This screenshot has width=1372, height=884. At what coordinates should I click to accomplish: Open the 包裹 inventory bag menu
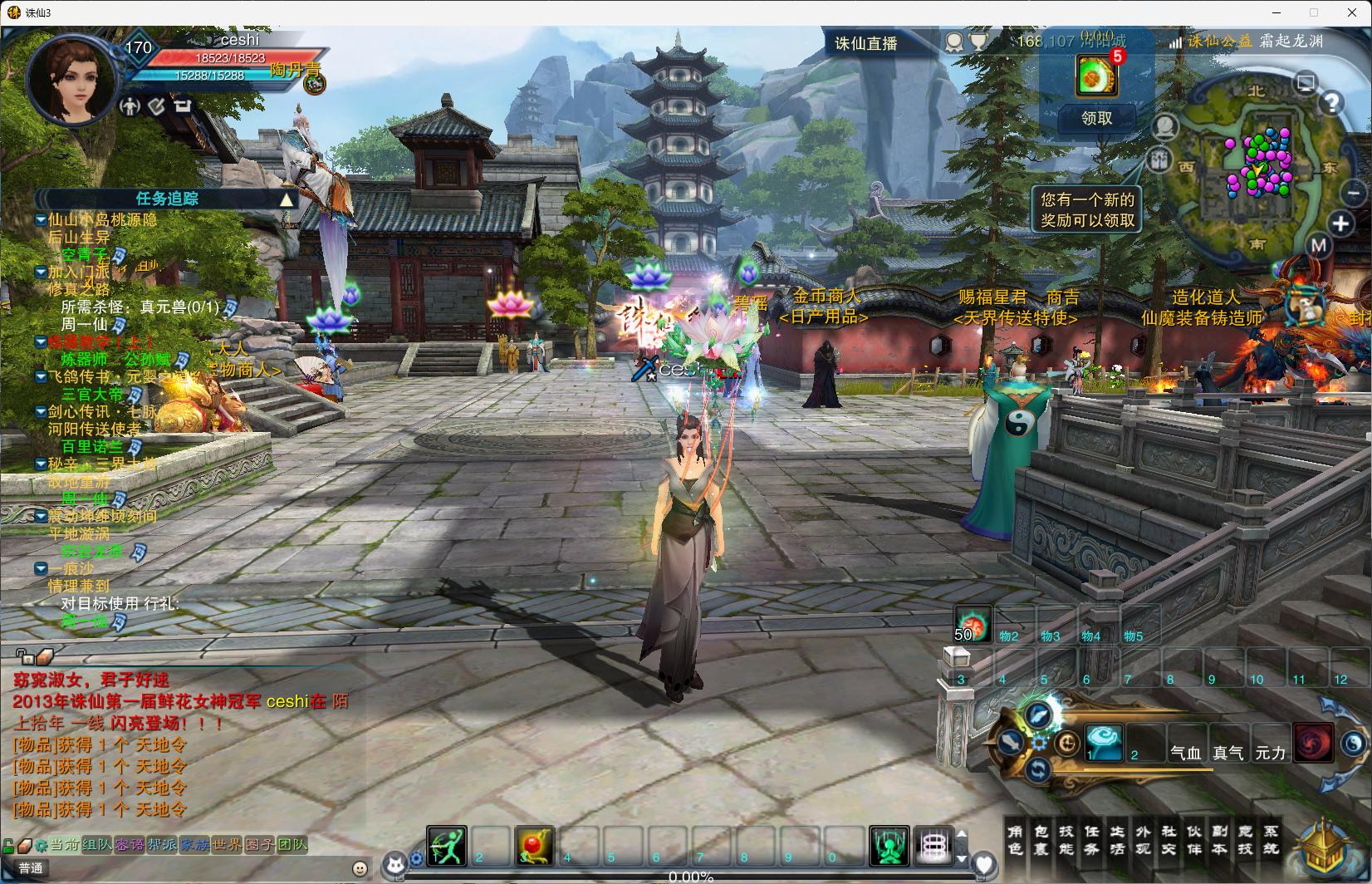[x=1041, y=839]
